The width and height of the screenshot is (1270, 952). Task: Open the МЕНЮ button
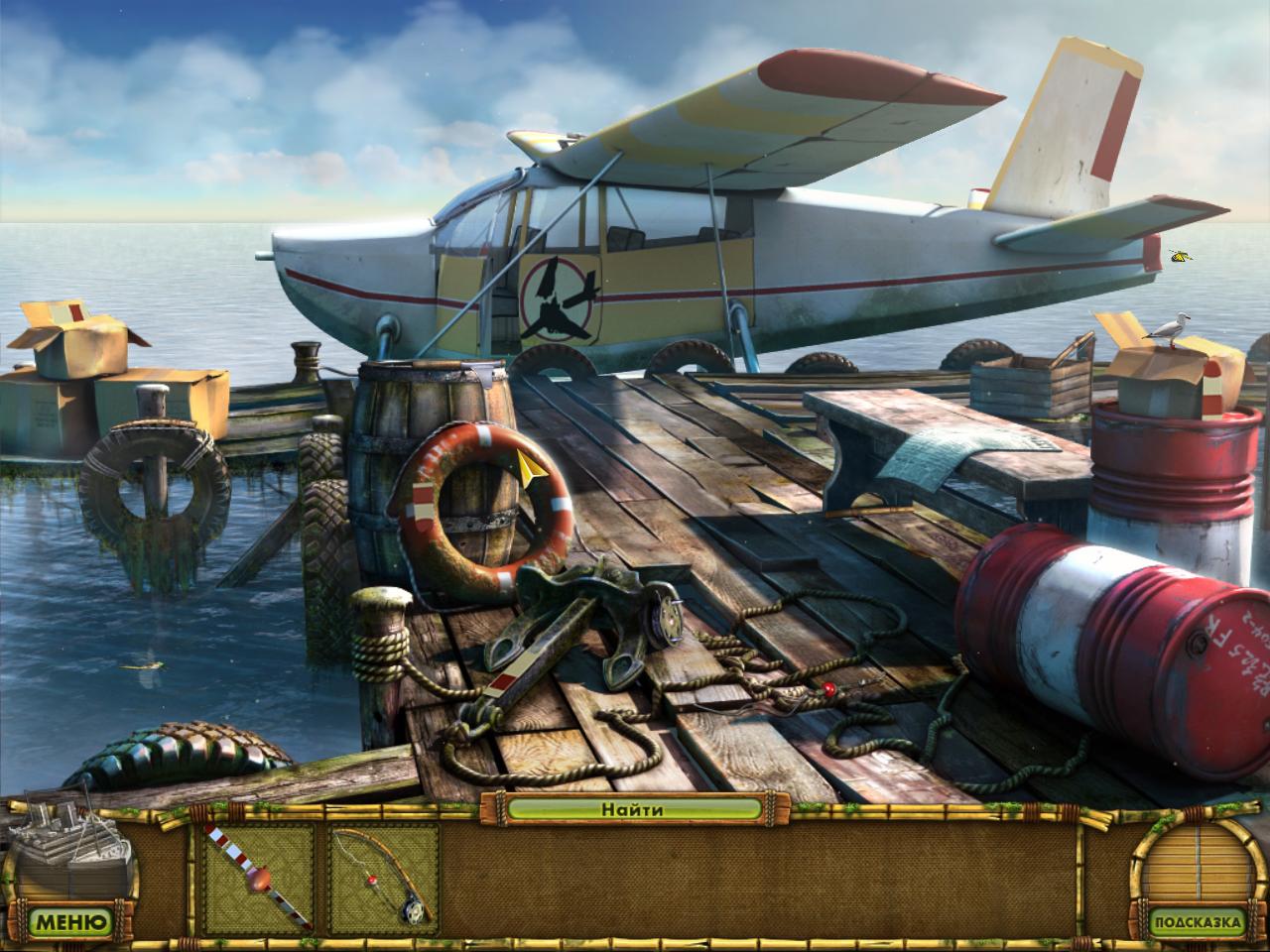pyautogui.click(x=69, y=922)
